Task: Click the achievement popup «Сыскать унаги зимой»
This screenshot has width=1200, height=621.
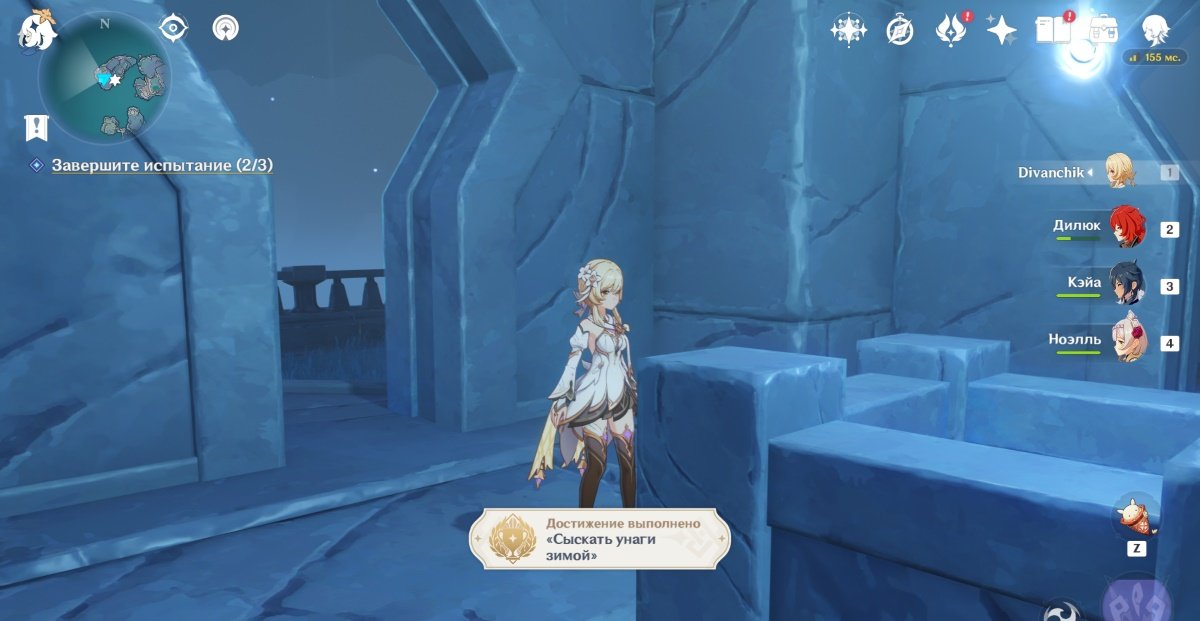Action: click(x=600, y=539)
